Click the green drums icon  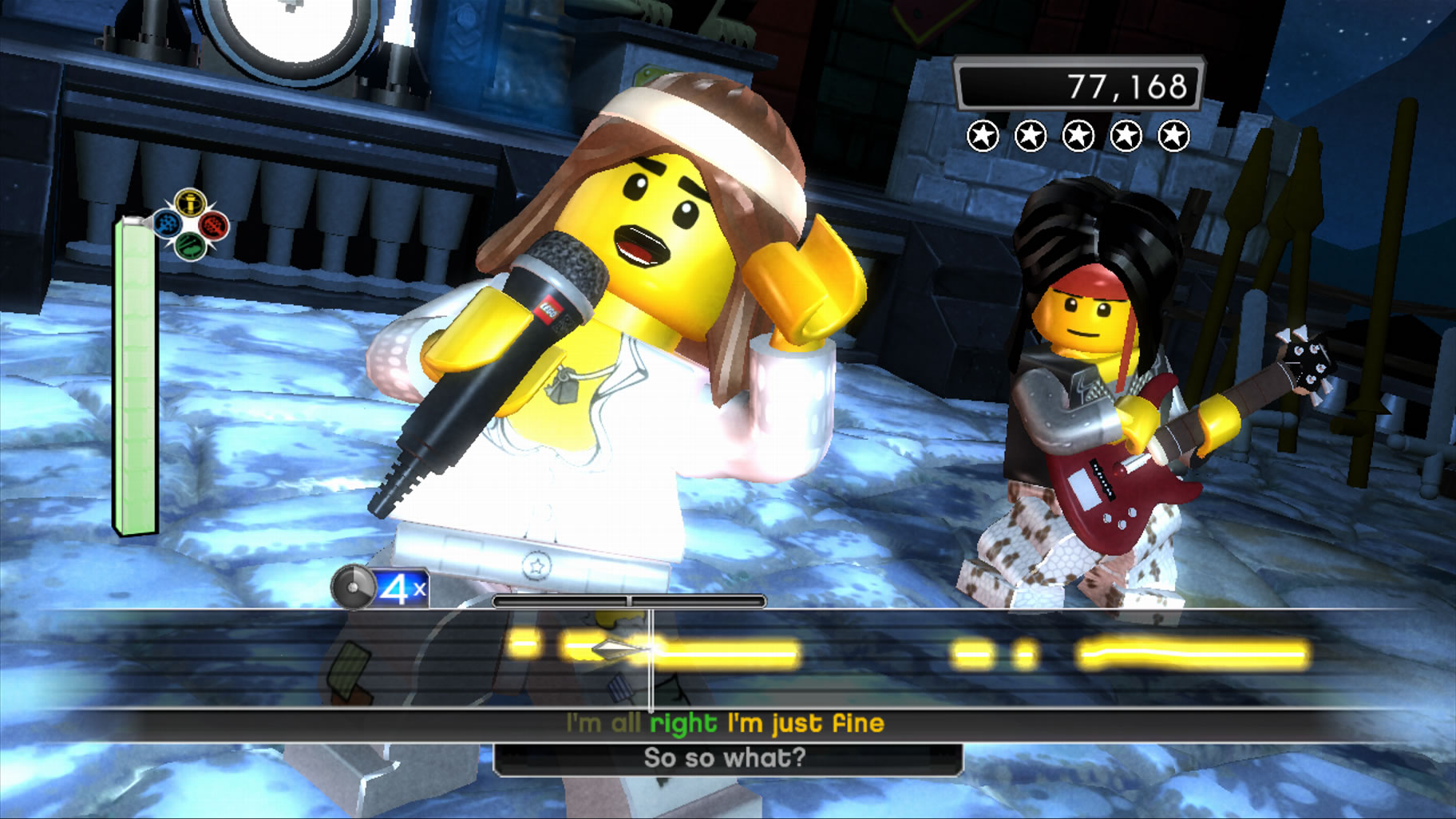point(191,246)
